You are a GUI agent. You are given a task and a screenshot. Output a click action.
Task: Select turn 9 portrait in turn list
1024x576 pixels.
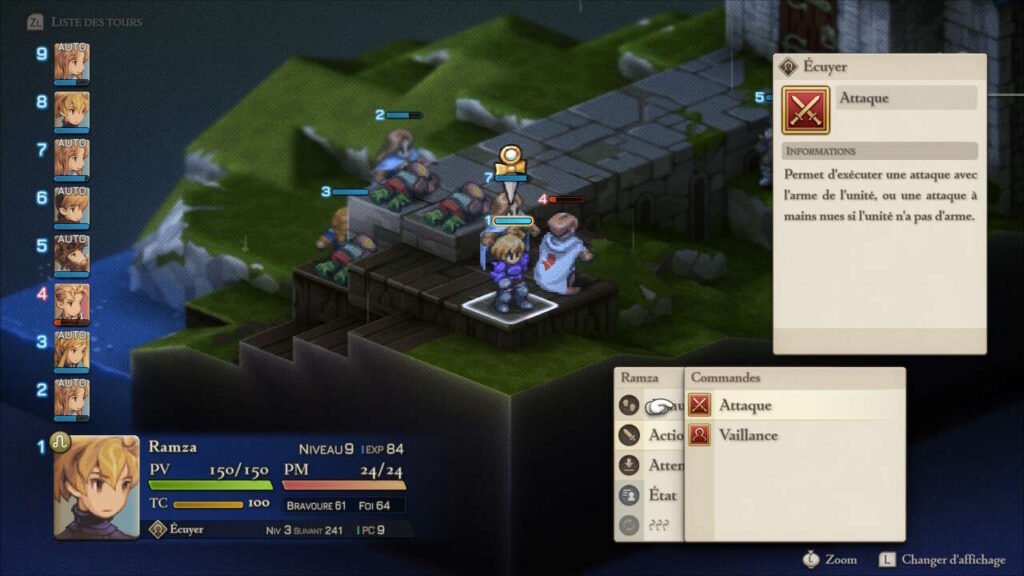coord(72,61)
